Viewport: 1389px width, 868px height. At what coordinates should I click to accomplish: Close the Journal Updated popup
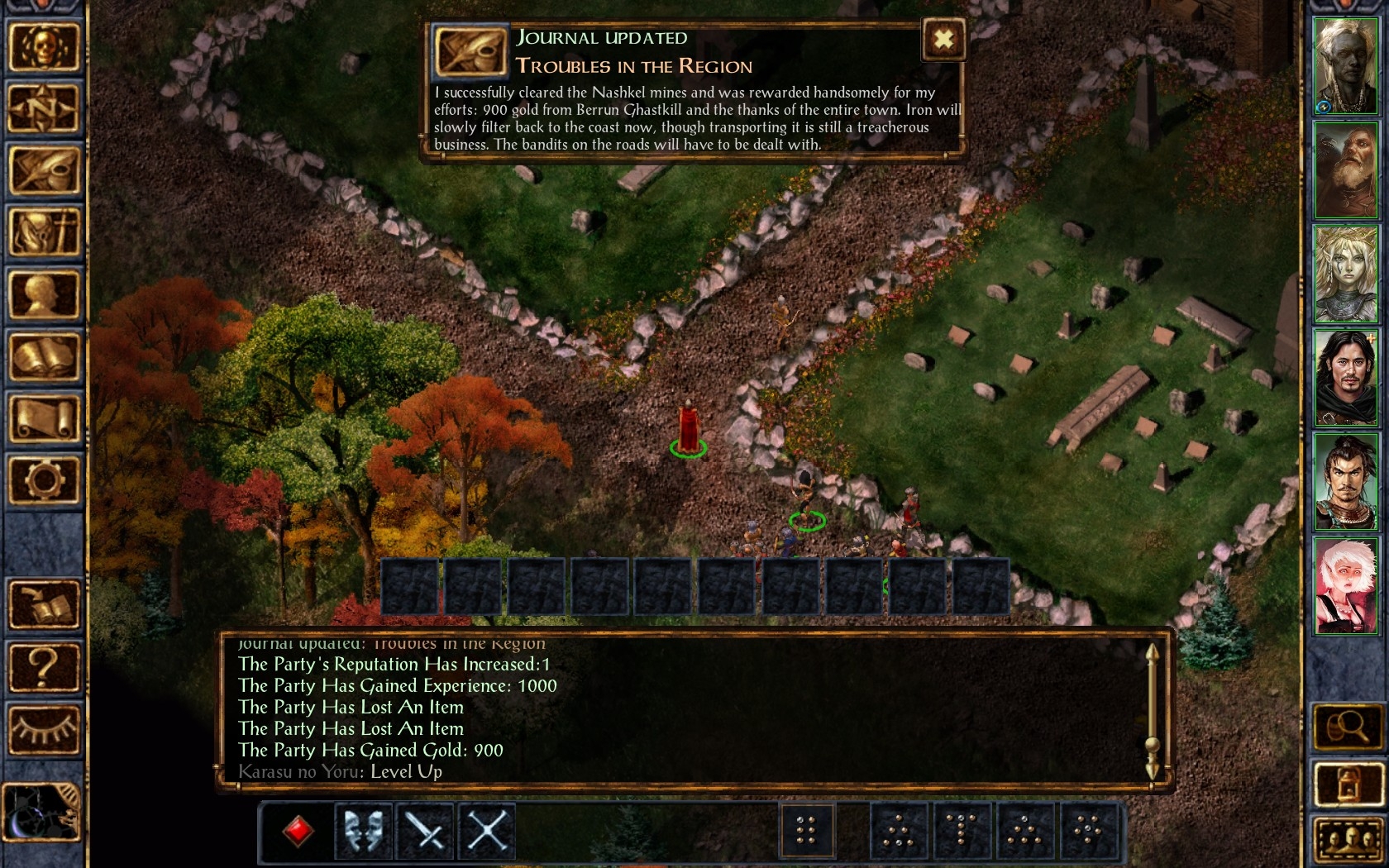[x=943, y=39]
